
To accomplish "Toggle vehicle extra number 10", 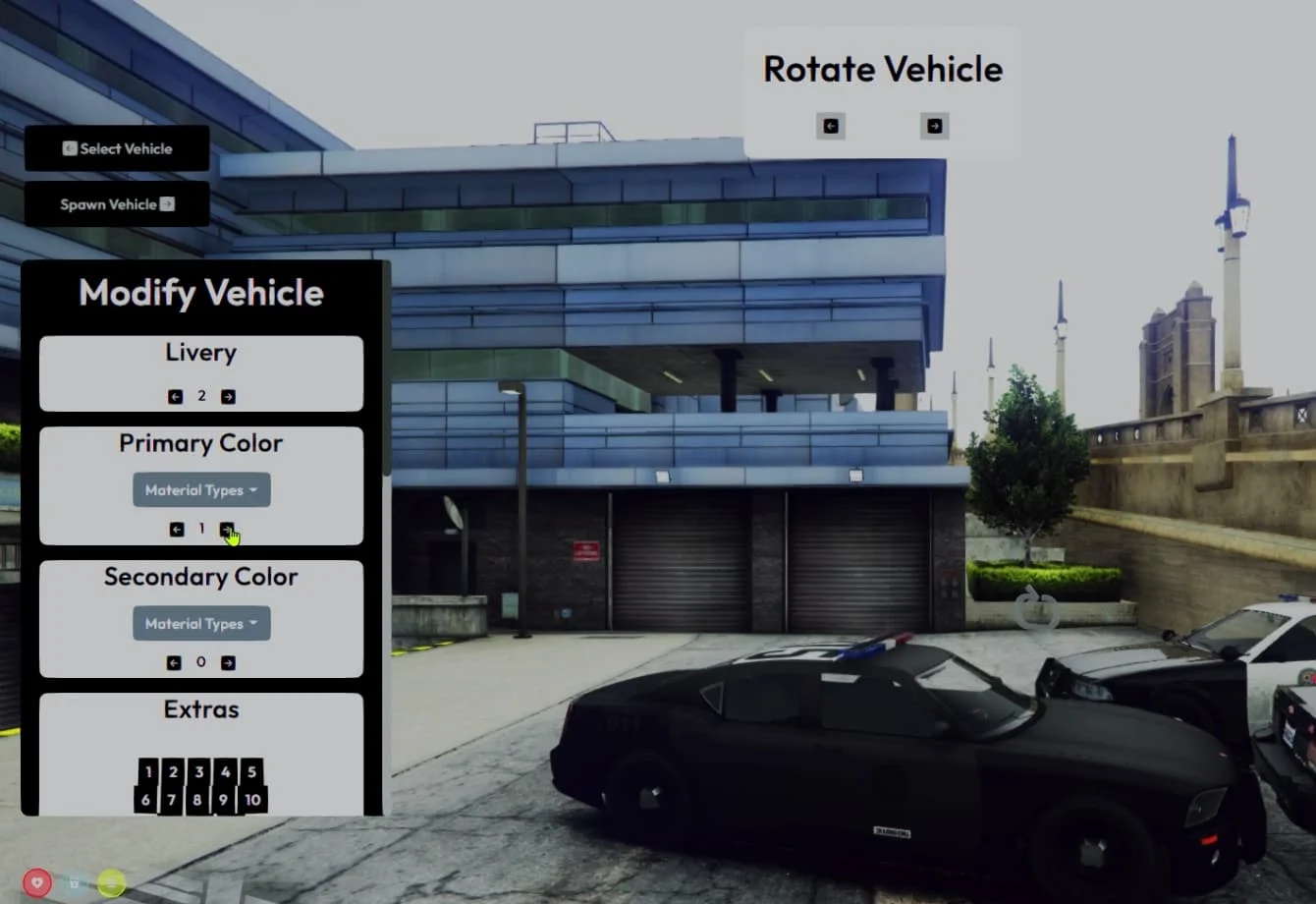I will 252,800.
